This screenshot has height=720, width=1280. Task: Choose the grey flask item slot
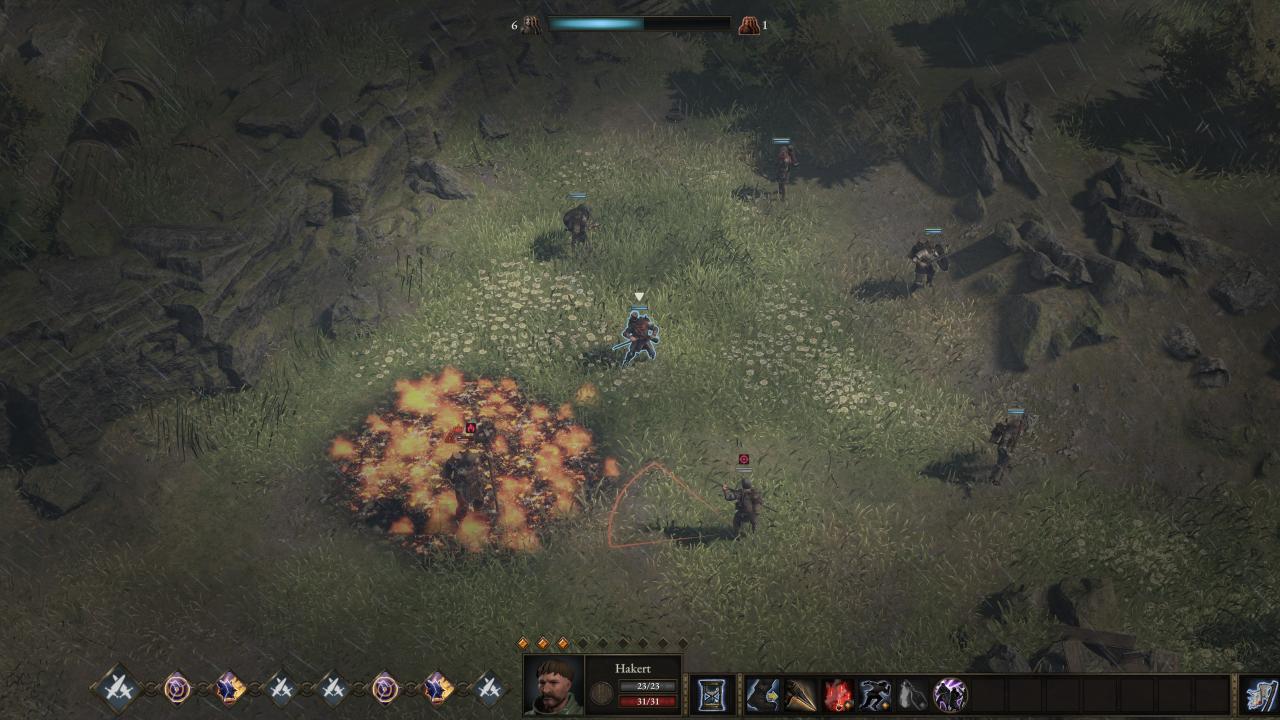point(913,694)
